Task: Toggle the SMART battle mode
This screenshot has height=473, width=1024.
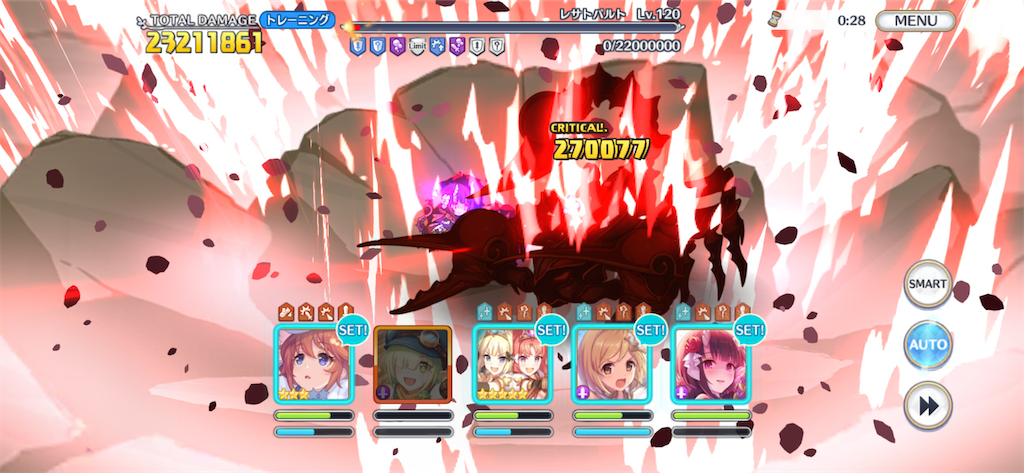Action: 927,284
